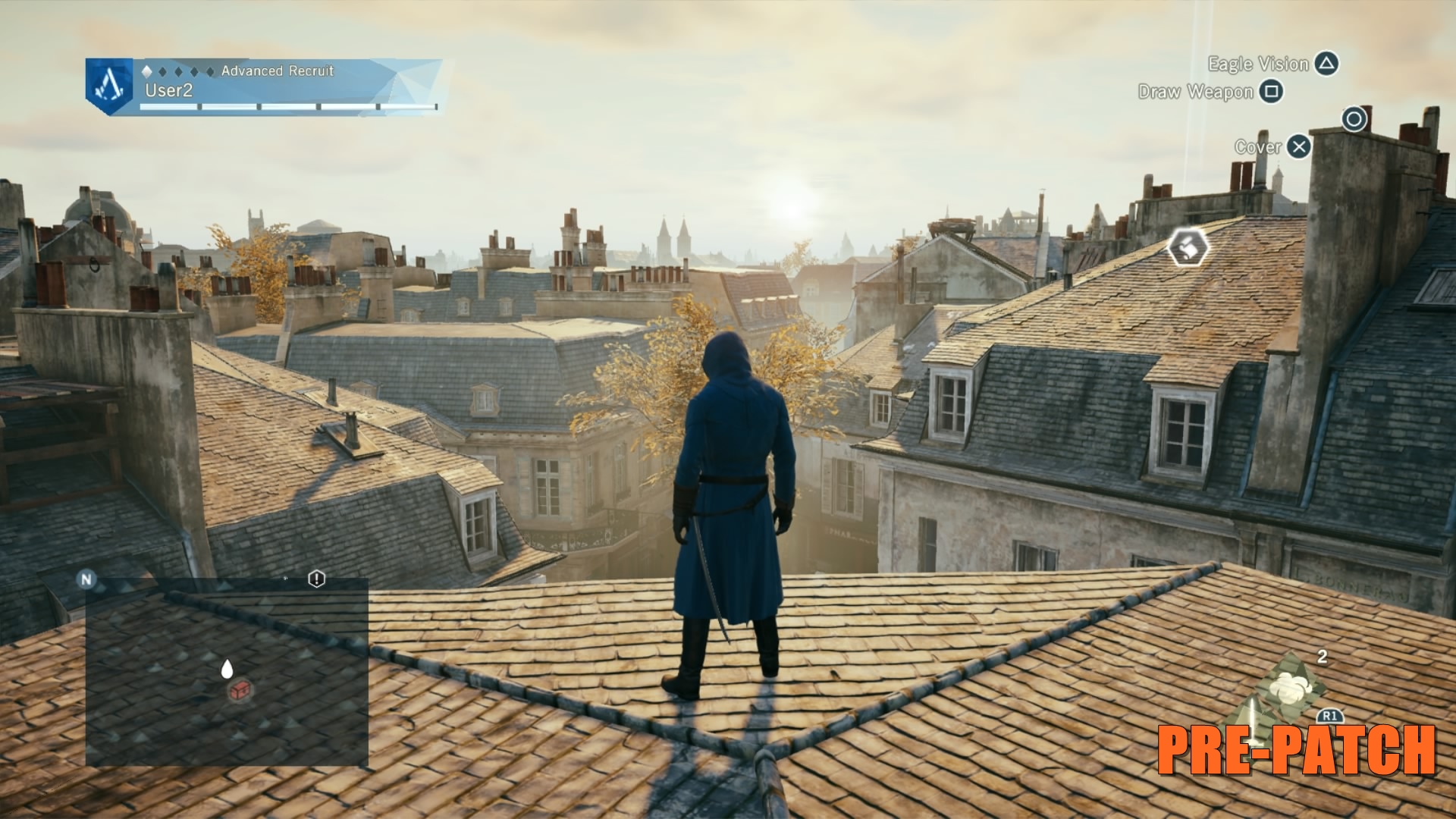This screenshot has width=1456, height=819.
Task: Click the hexagonal objective marker
Action: point(1188,248)
